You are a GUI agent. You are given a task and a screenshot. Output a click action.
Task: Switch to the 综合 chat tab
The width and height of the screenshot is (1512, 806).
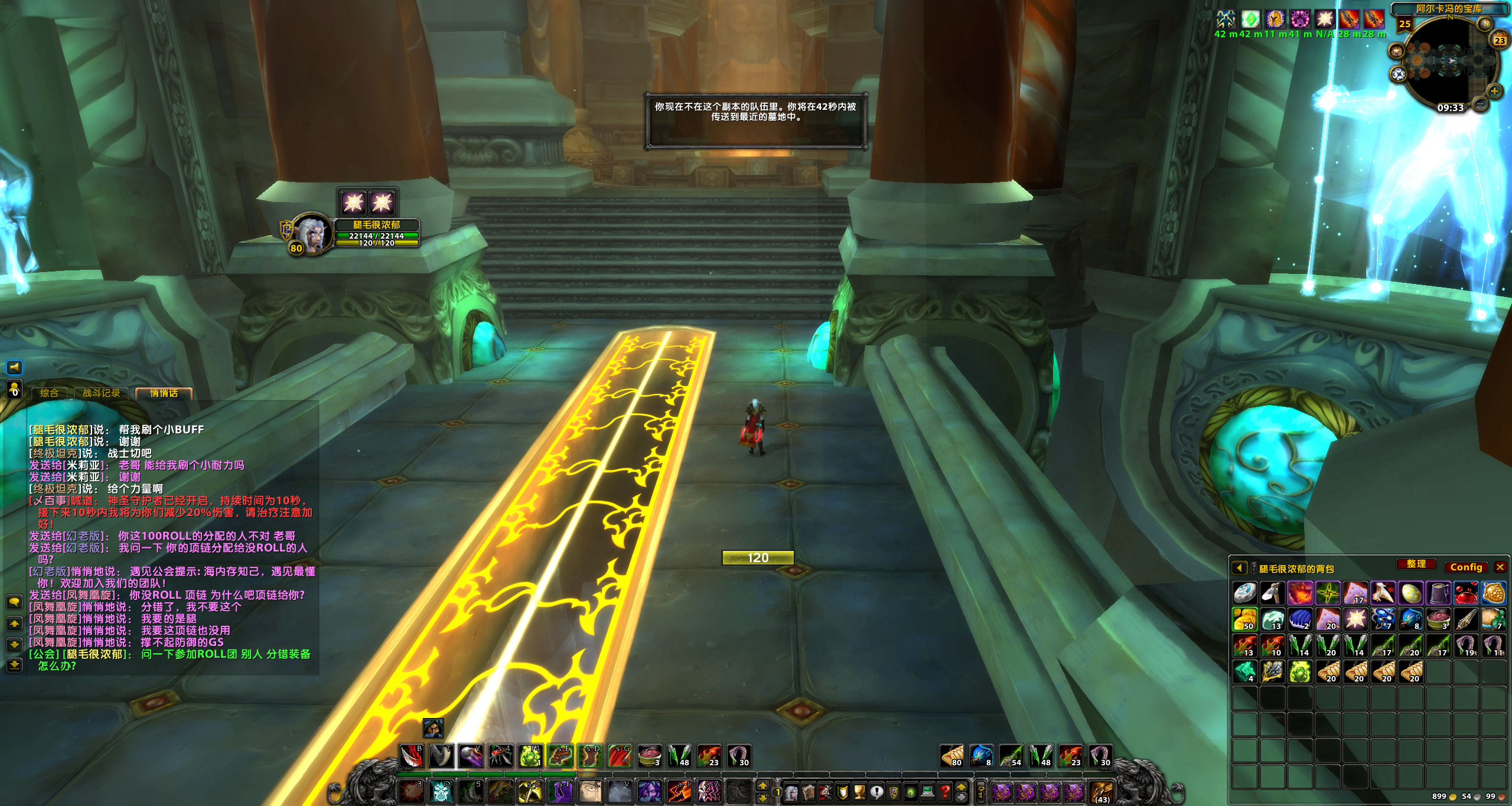point(50,393)
